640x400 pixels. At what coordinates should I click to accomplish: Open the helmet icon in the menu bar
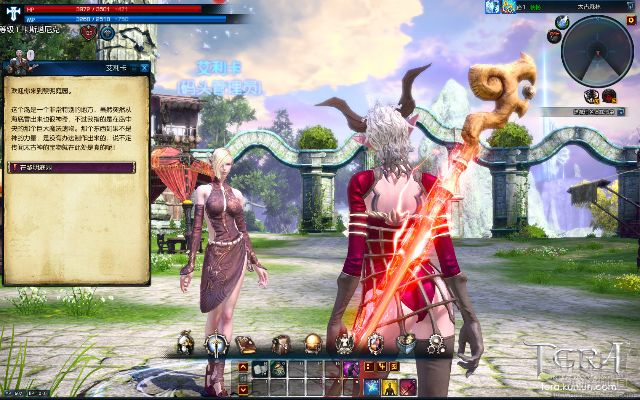(x=185, y=344)
